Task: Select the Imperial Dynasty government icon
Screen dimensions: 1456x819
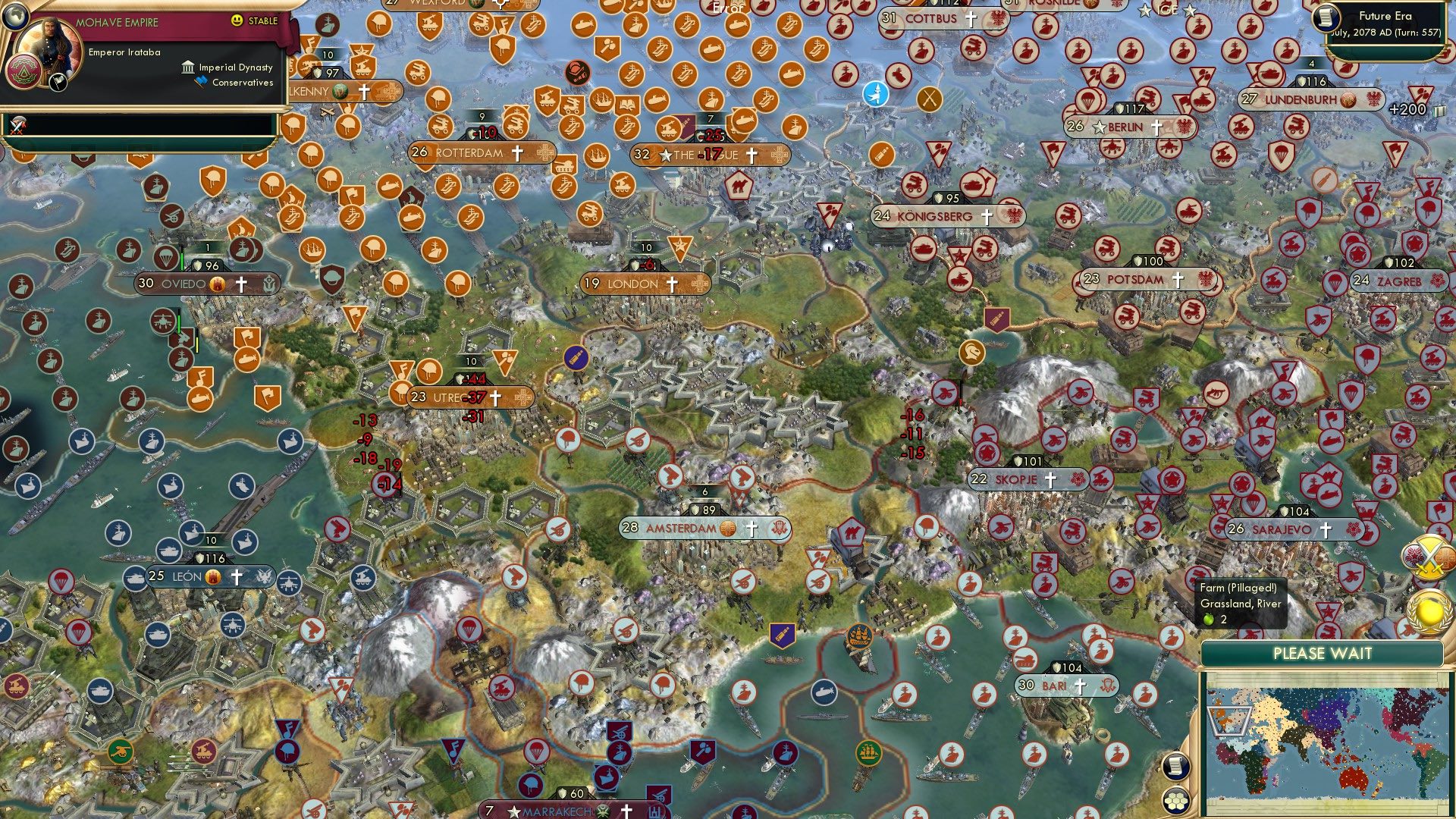Action: (x=187, y=67)
